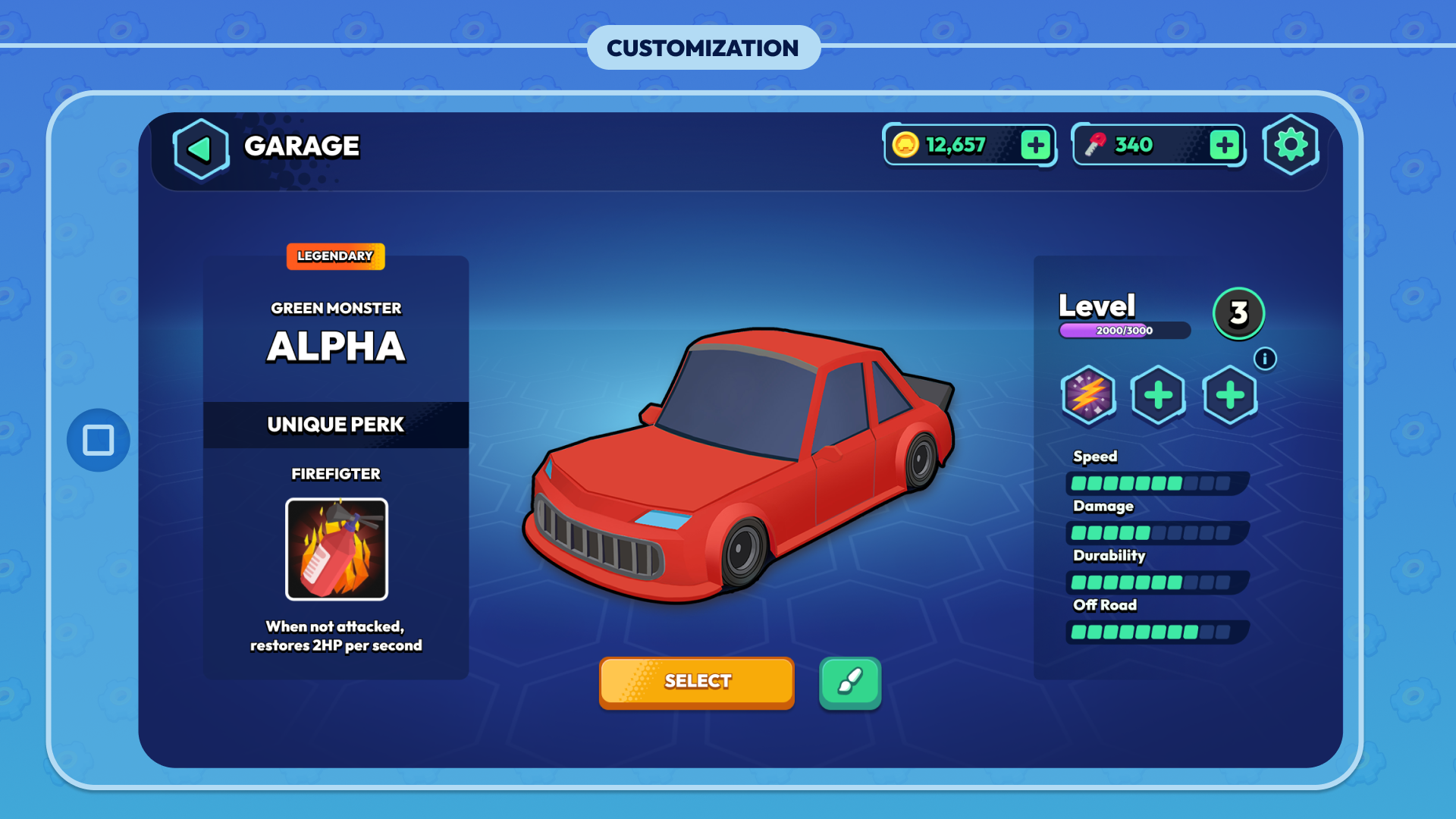1456x819 pixels.
Task: Select the Alpha car
Action: 696,682
